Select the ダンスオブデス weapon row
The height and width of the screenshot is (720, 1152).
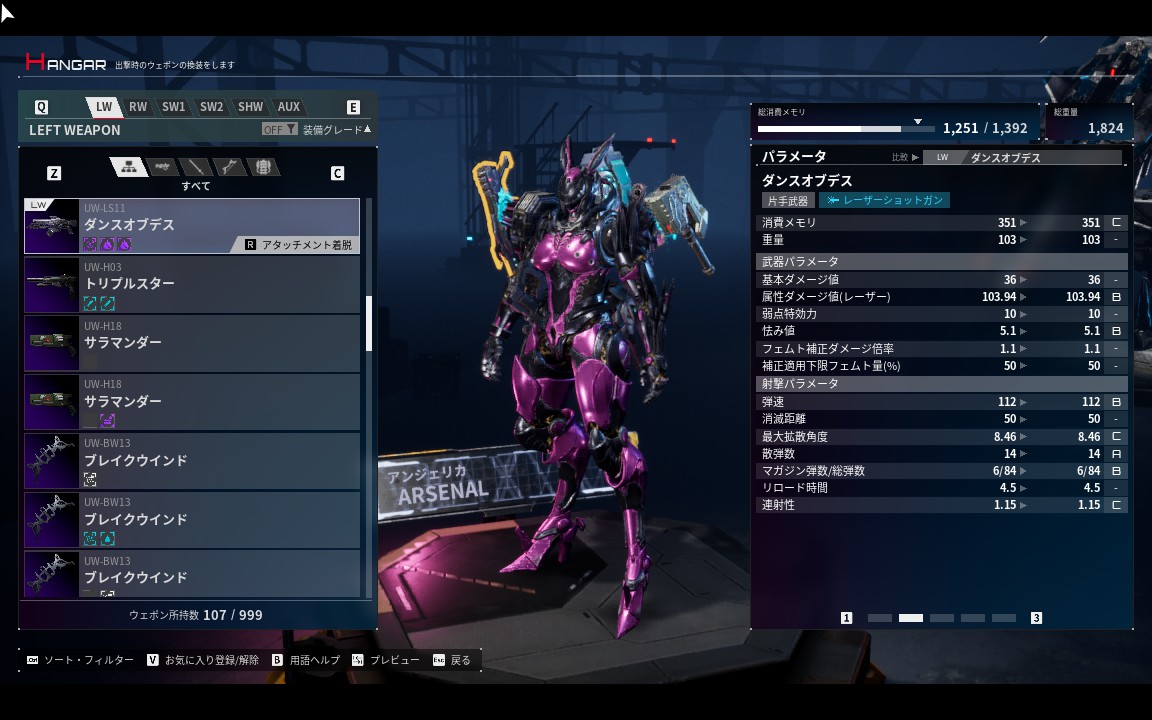(192, 226)
